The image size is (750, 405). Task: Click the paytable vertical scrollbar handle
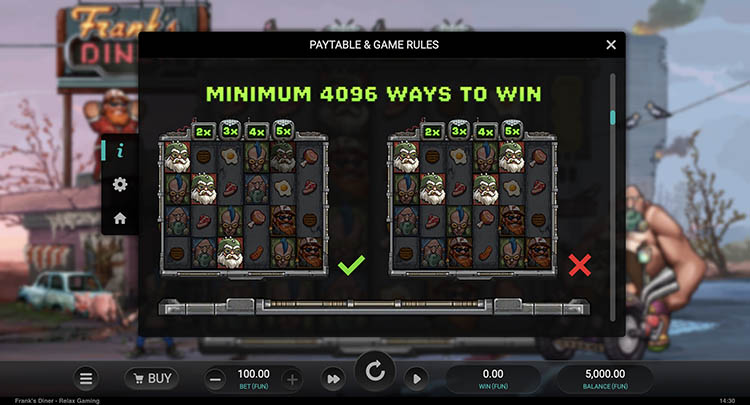[612, 117]
